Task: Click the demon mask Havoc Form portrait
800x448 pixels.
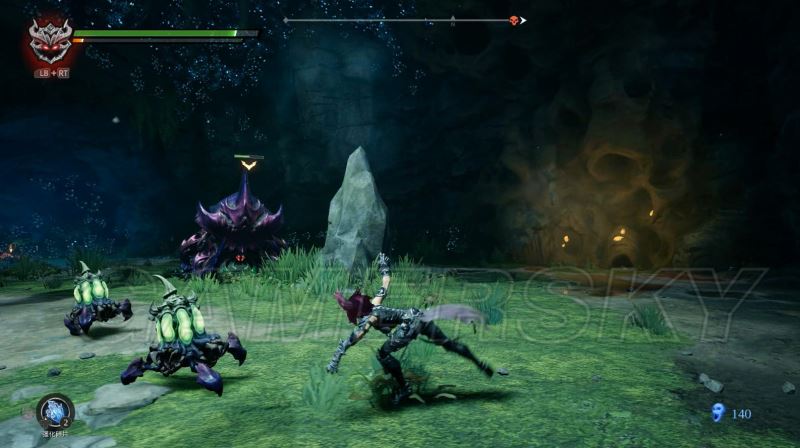Action: click(x=50, y=41)
